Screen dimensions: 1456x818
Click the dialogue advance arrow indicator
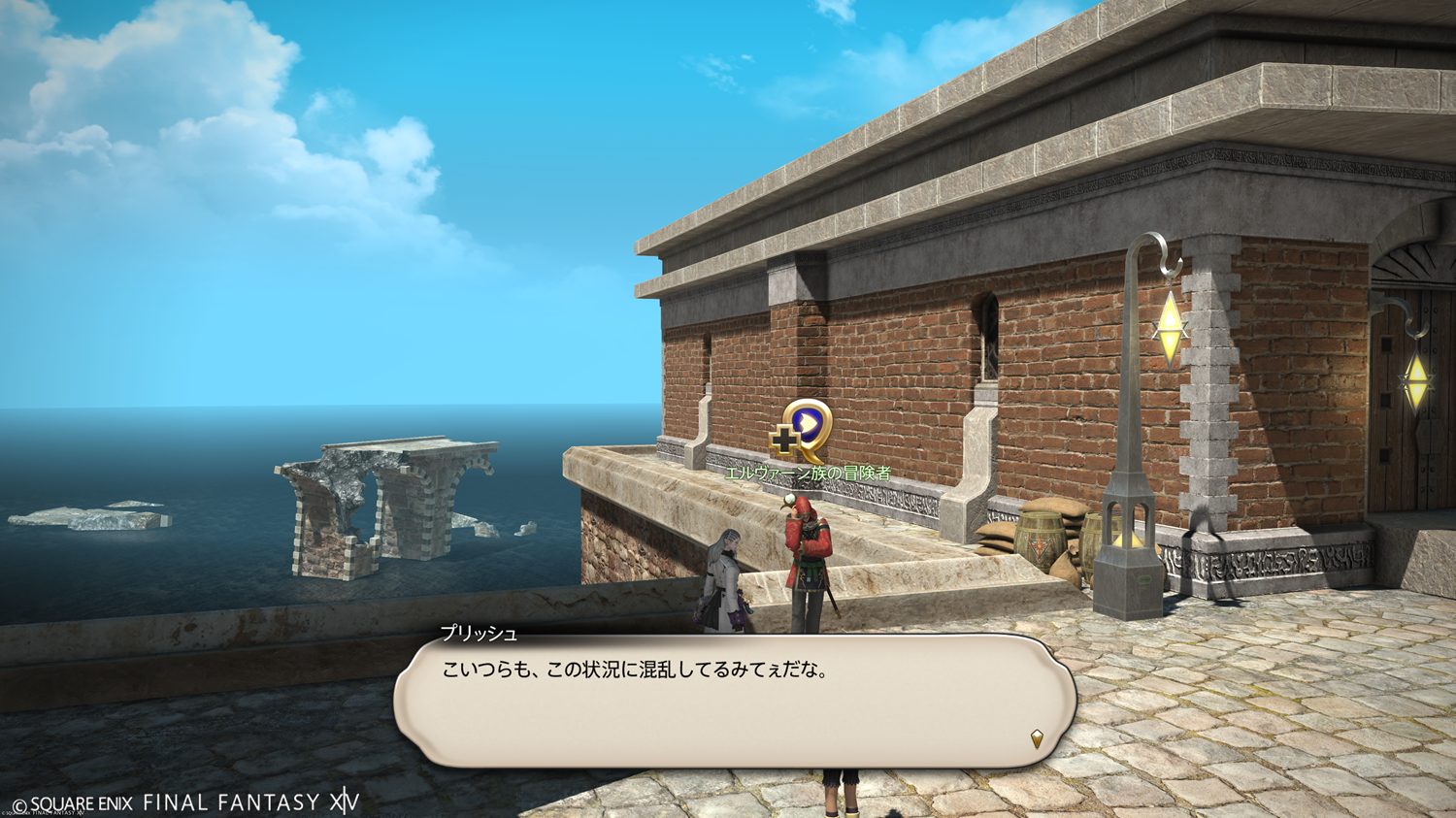click(x=1037, y=738)
